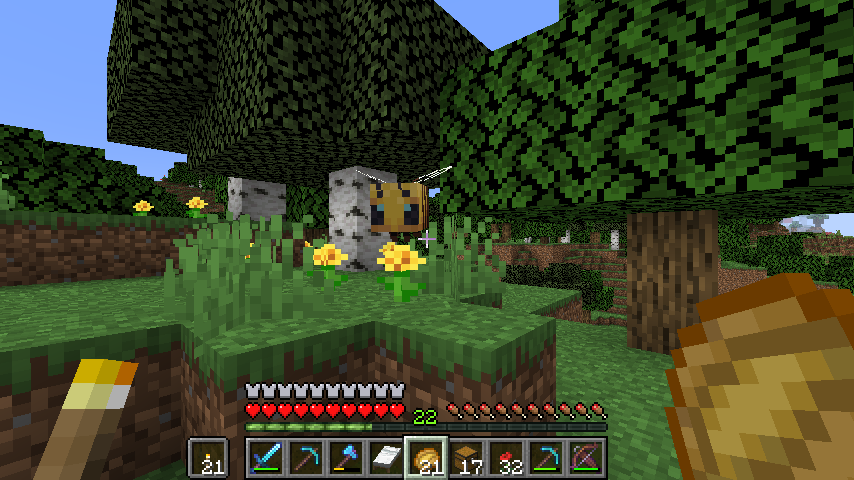
Task: Select the wooden block stack of 17
Action: (x=465, y=458)
